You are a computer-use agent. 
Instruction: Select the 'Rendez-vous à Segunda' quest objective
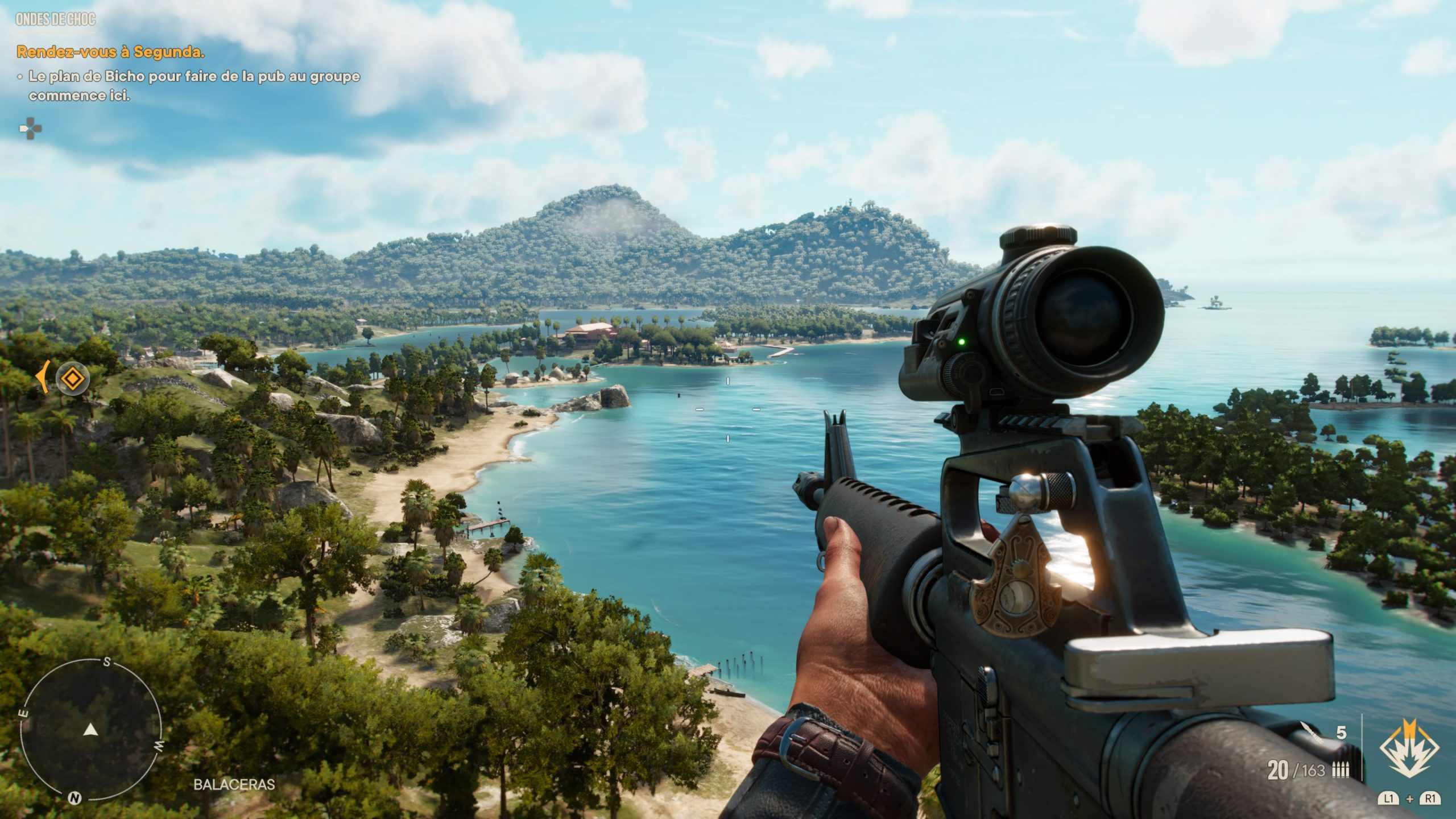pyautogui.click(x=111, y=52)
